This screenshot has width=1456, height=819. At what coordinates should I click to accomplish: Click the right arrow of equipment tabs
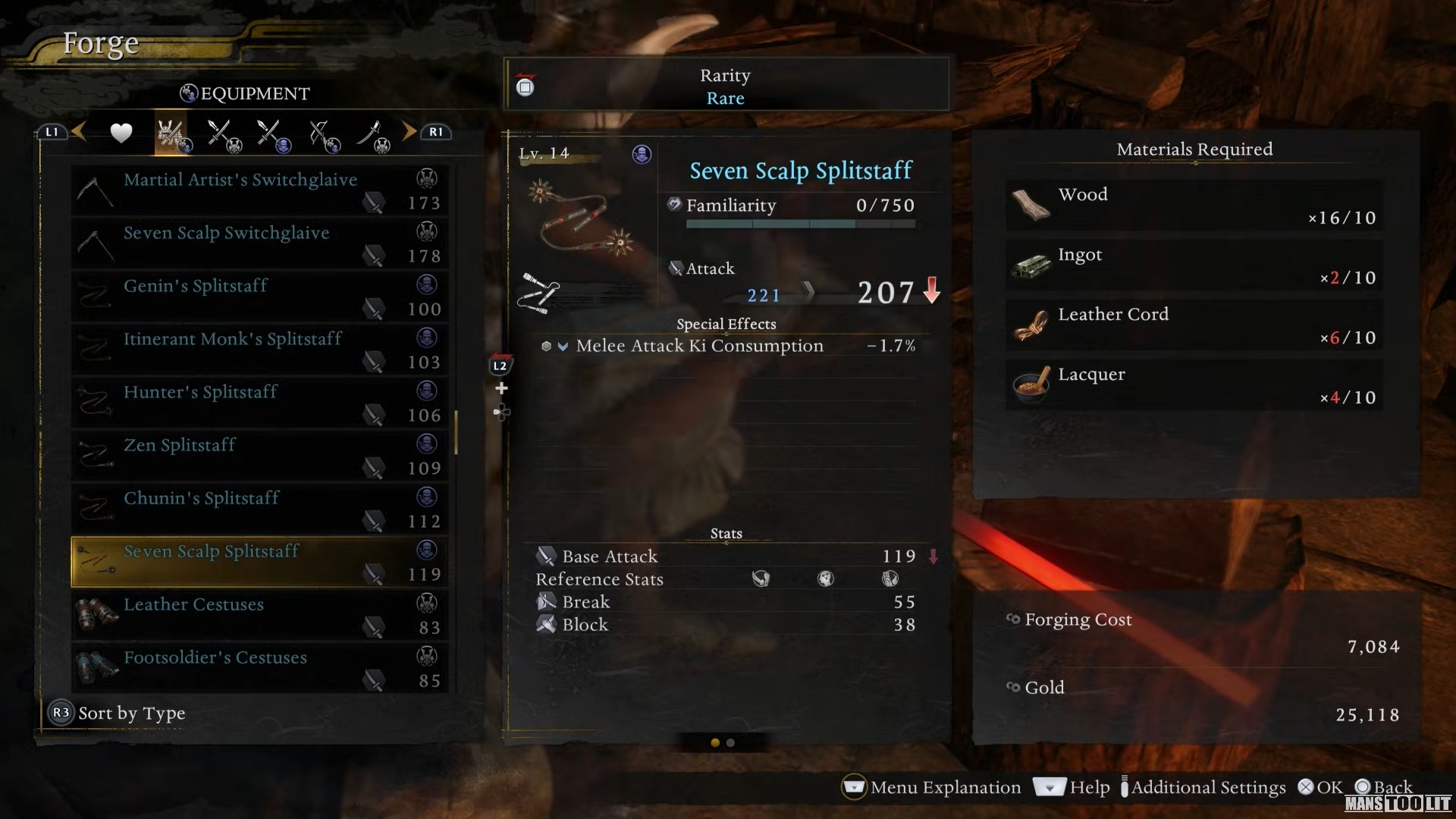pos(409,132)
